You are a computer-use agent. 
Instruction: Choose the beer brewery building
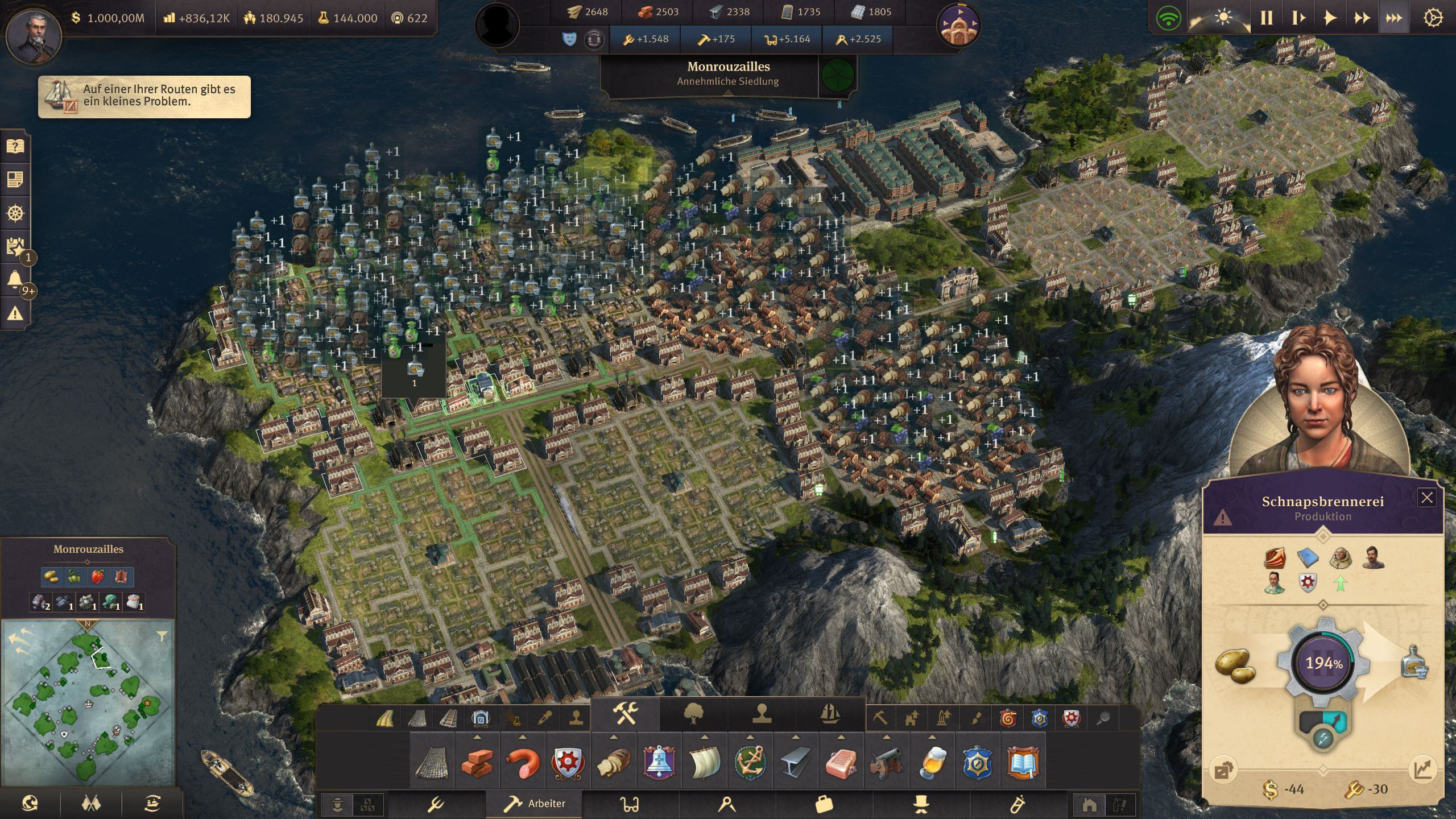932,762
